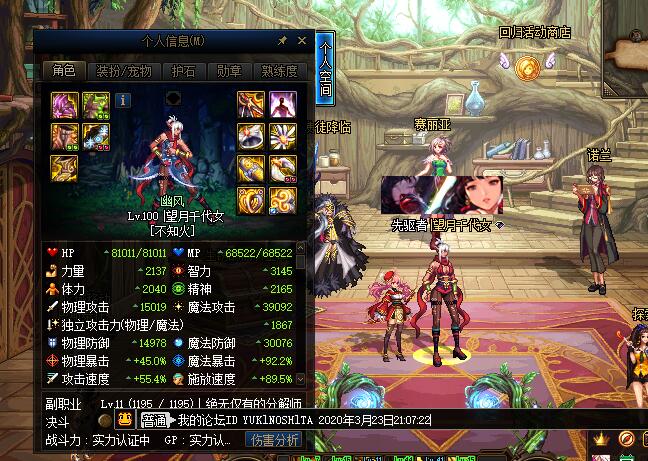Click the blue info icon
The image size is (648, 461).
tap(123, 99)
